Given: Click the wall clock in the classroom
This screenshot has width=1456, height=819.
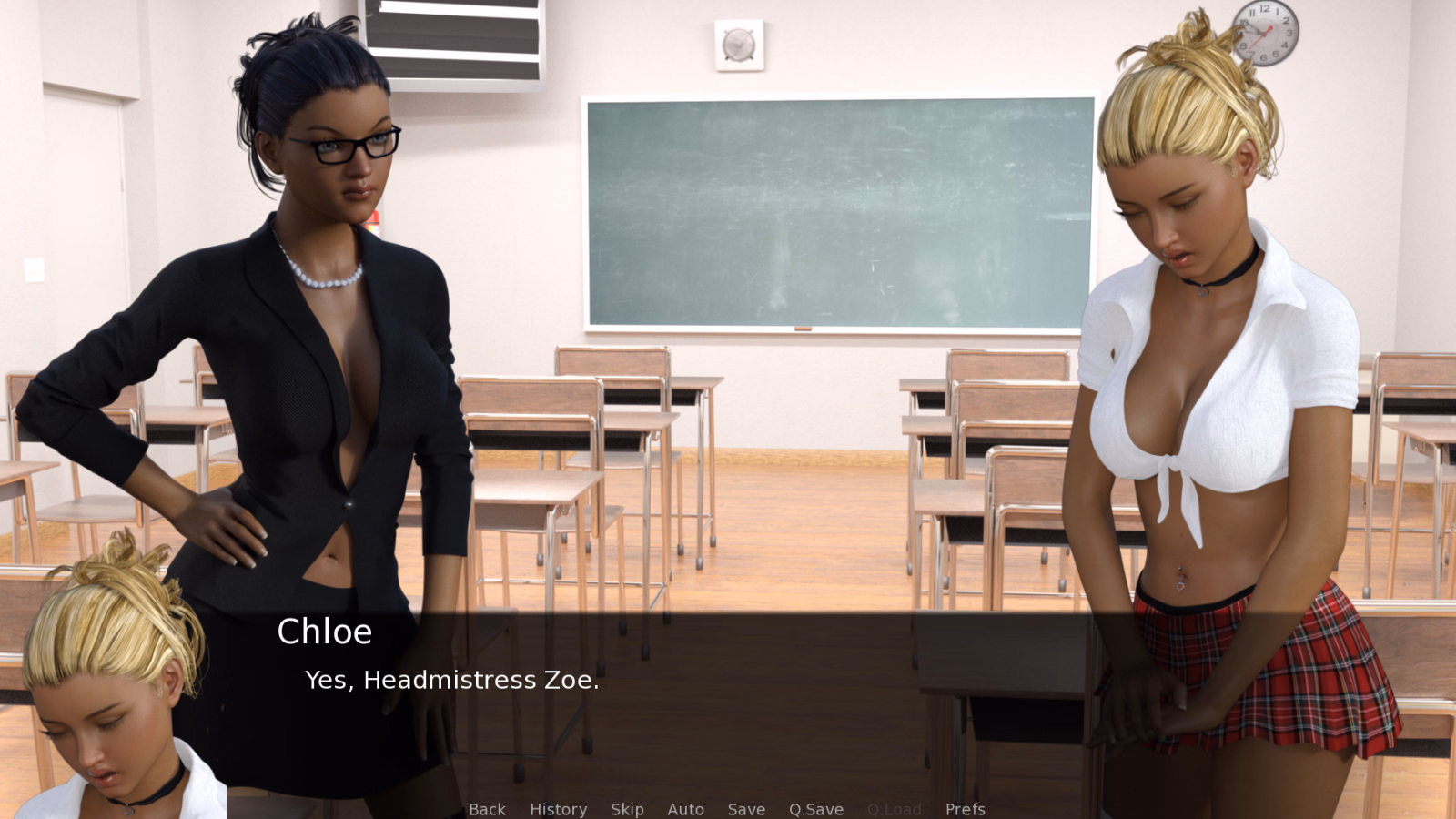Looking at the screenshot, I should pos(1264,33).
